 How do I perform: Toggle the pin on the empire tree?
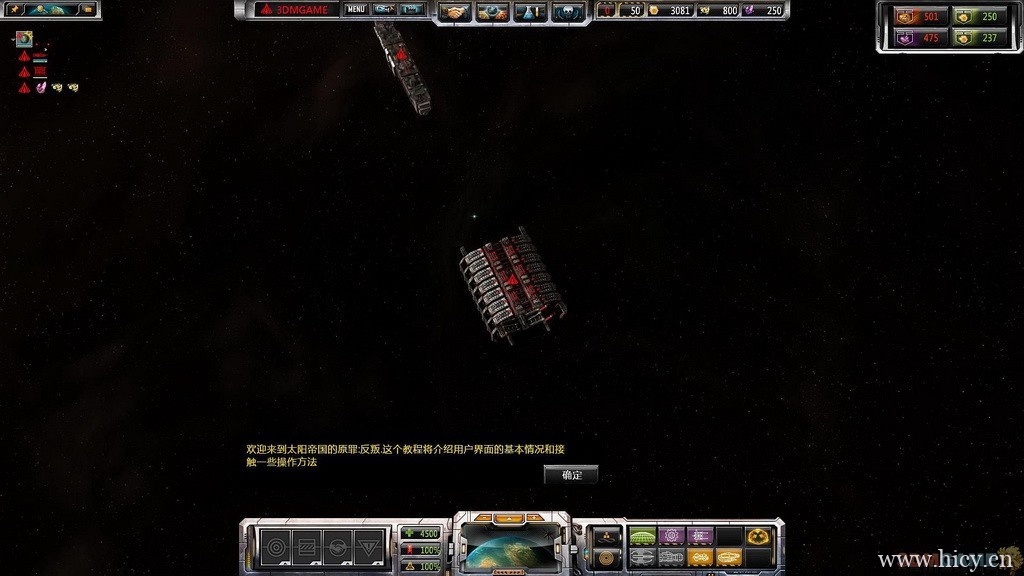(15, 9)
